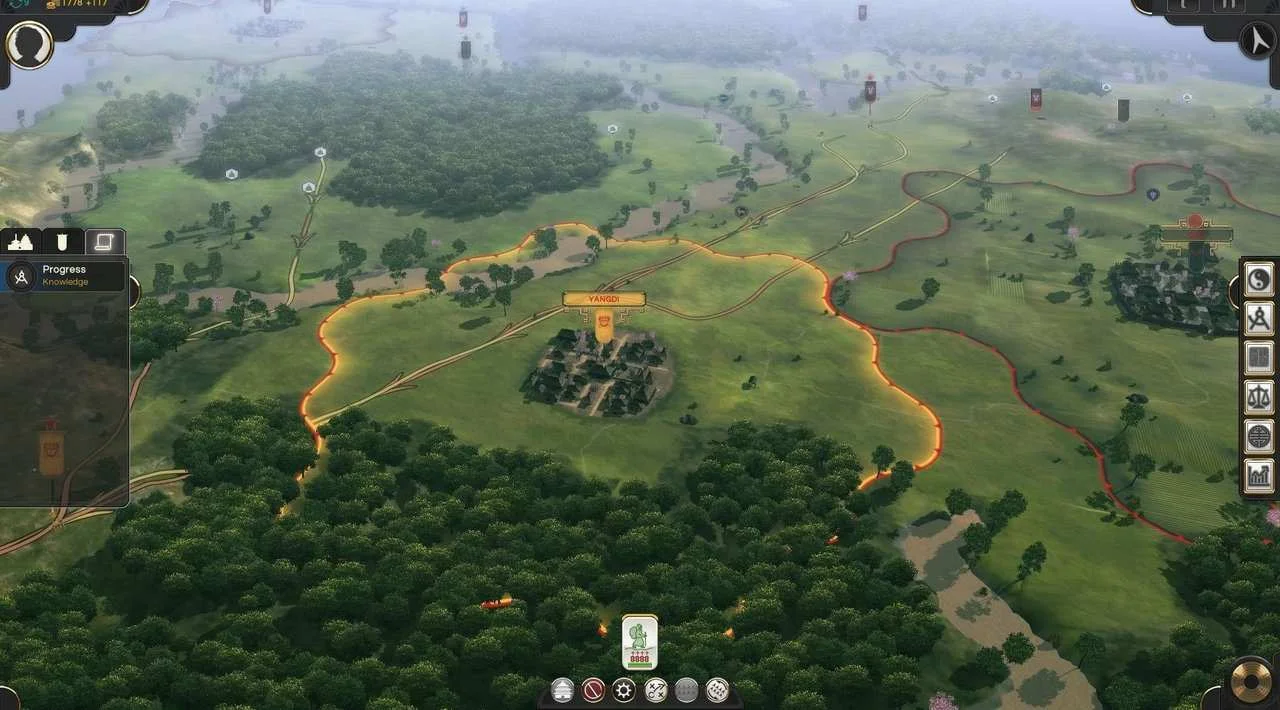The height and width of the screenshot is (710, 1280).
Task: Click the arrow cursor button top right
Action: 1255,41
